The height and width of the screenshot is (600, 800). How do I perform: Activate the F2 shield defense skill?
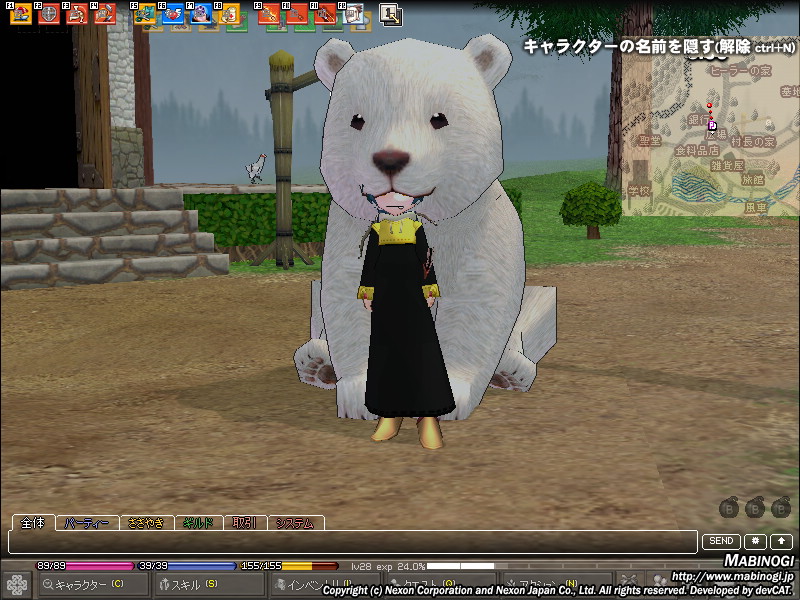click(x=48, y=14)
